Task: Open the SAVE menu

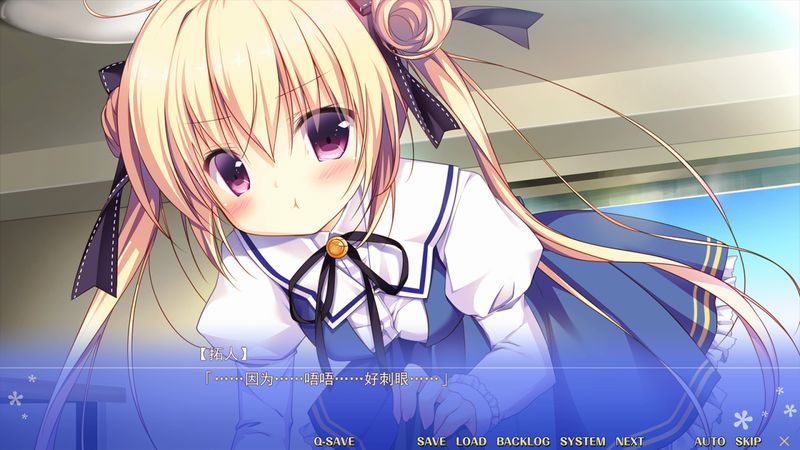Action: click(x=431, y=441)
